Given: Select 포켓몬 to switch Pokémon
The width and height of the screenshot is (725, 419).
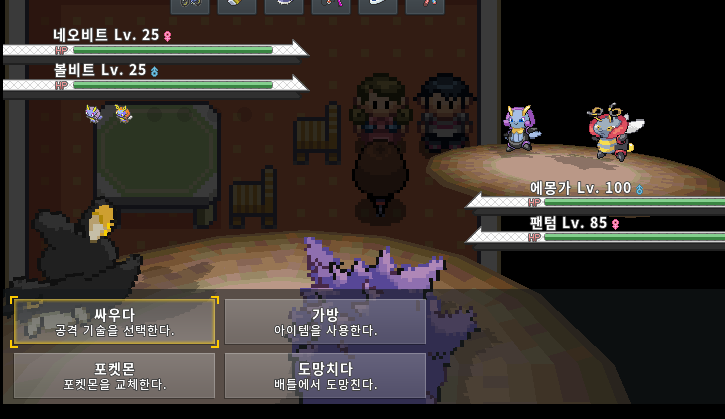Looking at the screenshot, I should coord(114,375).
